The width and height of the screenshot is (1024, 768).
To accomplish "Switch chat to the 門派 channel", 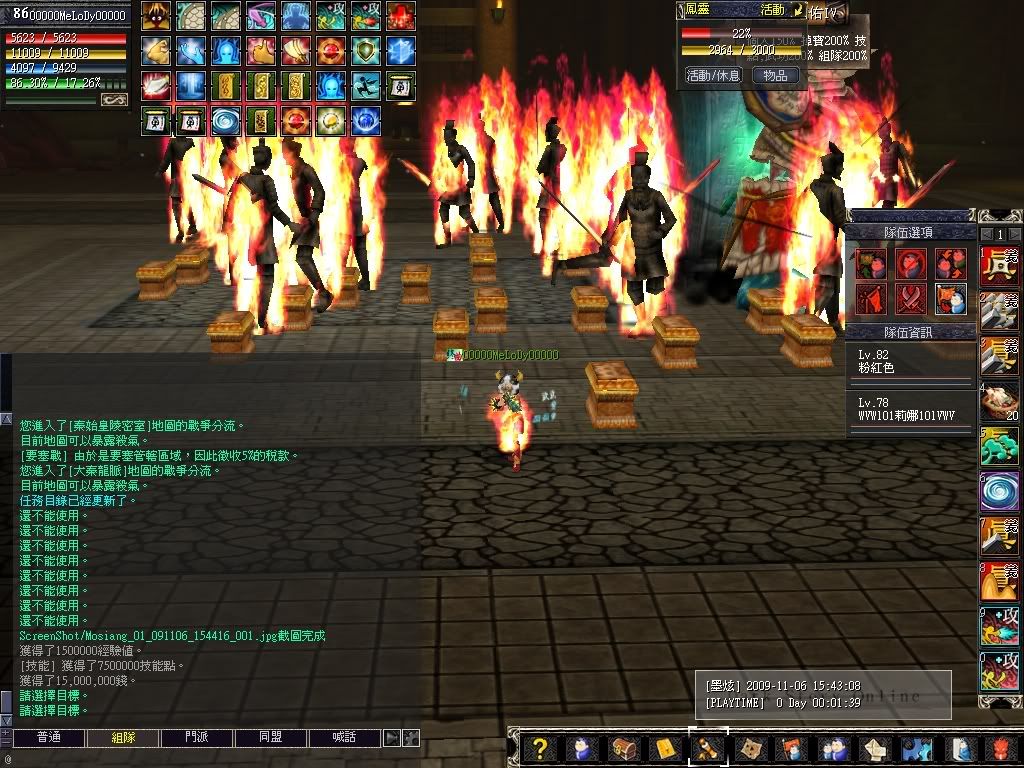I will (197, 738).
